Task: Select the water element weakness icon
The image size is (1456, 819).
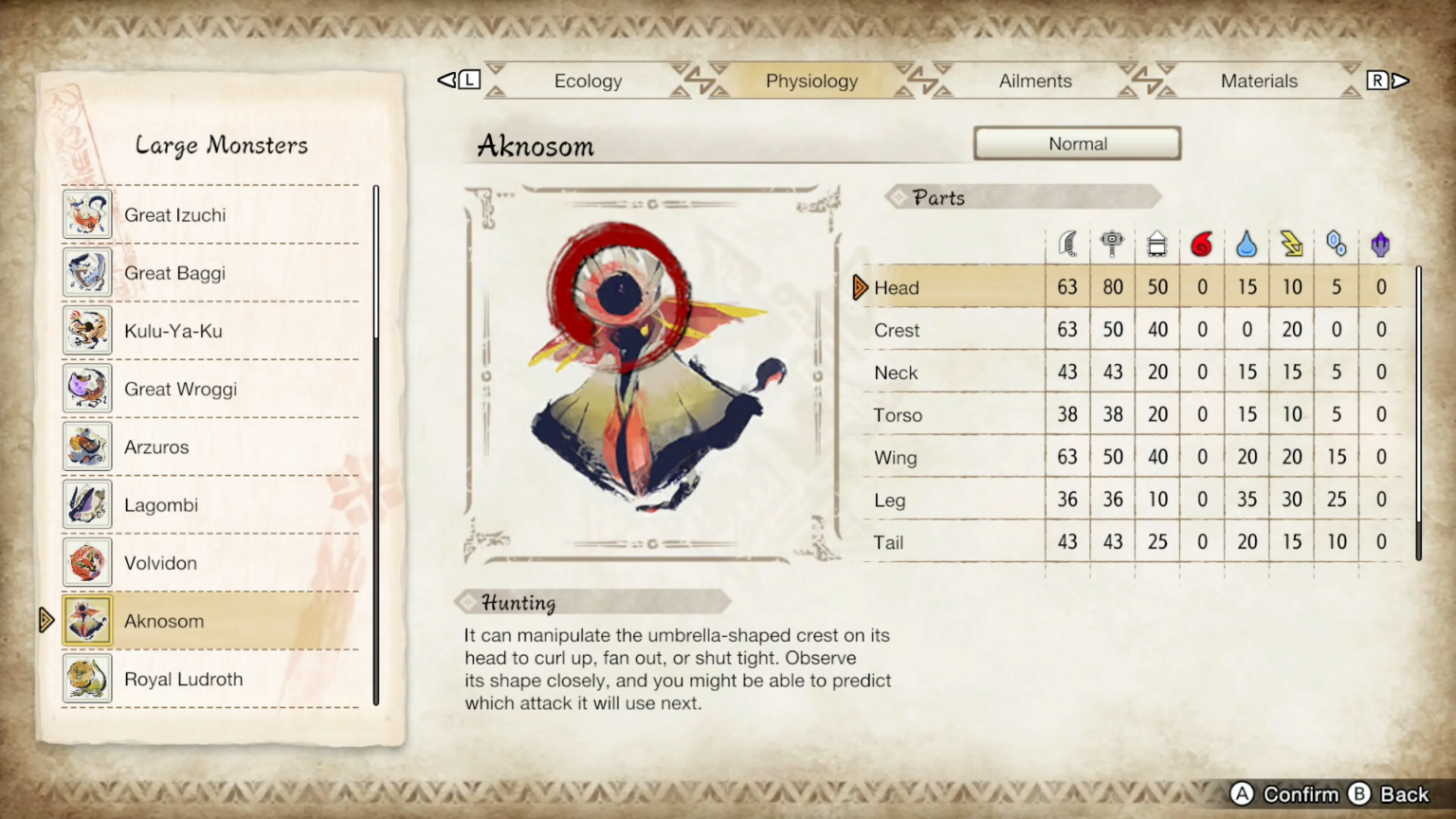Action: pos(1247,244)
